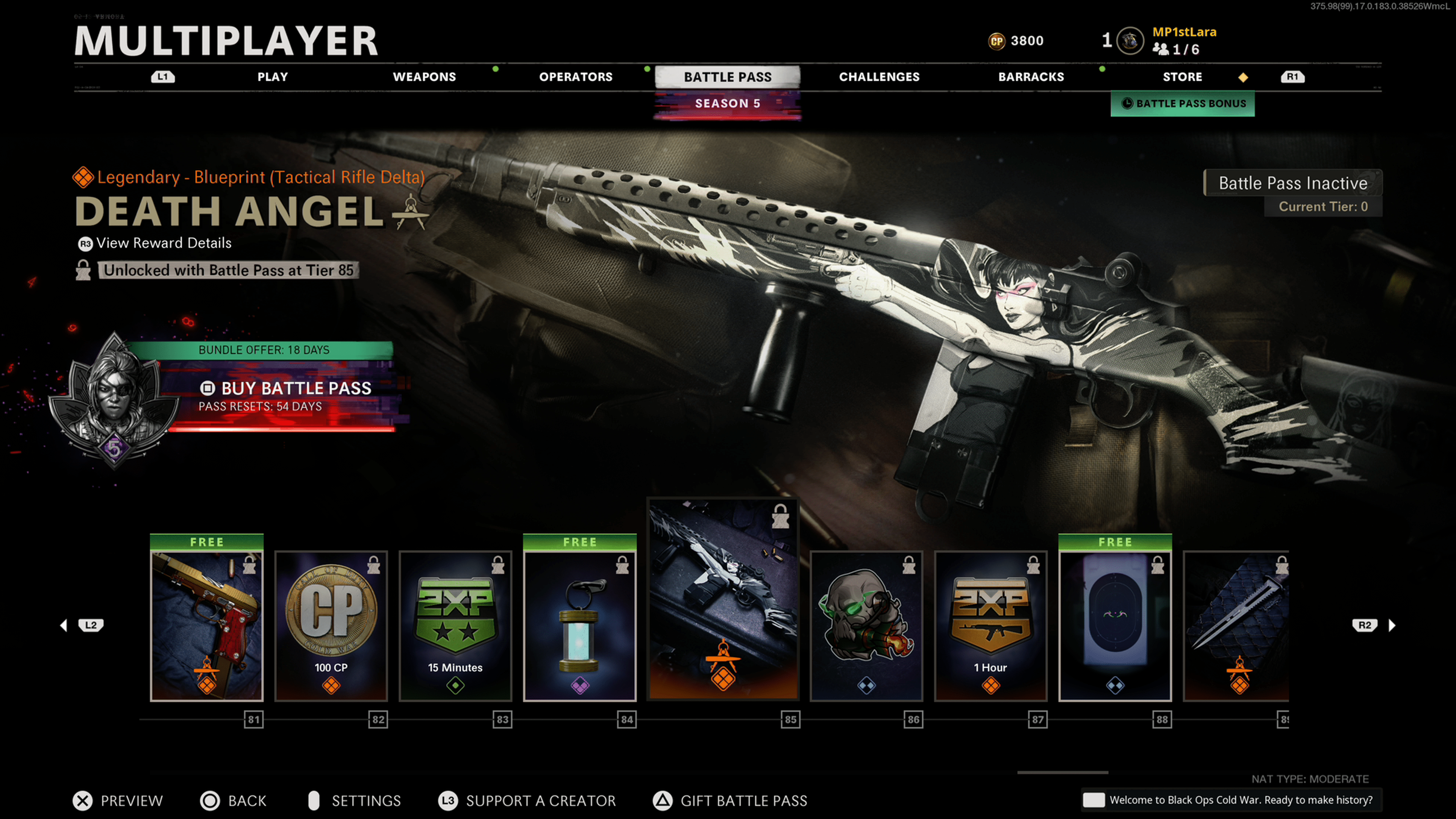Screen dimensions: 1456x819
Task: View Reward Details for Death Angel
Action: pos(163,243)
